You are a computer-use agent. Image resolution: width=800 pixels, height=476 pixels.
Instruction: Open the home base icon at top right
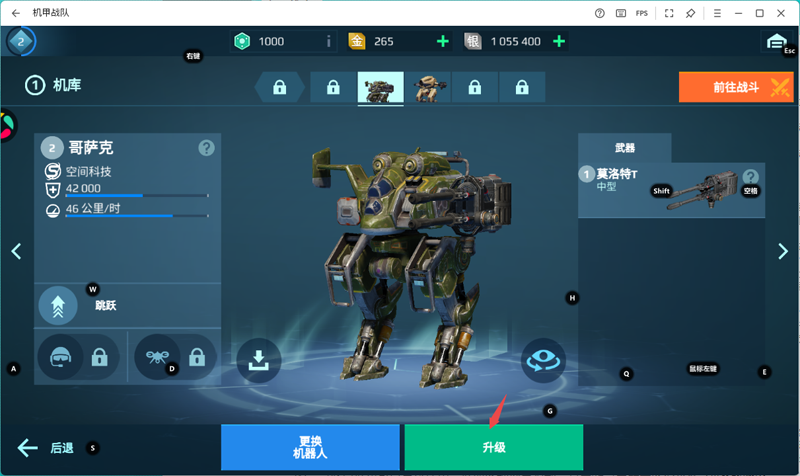[x=775, y=41]
